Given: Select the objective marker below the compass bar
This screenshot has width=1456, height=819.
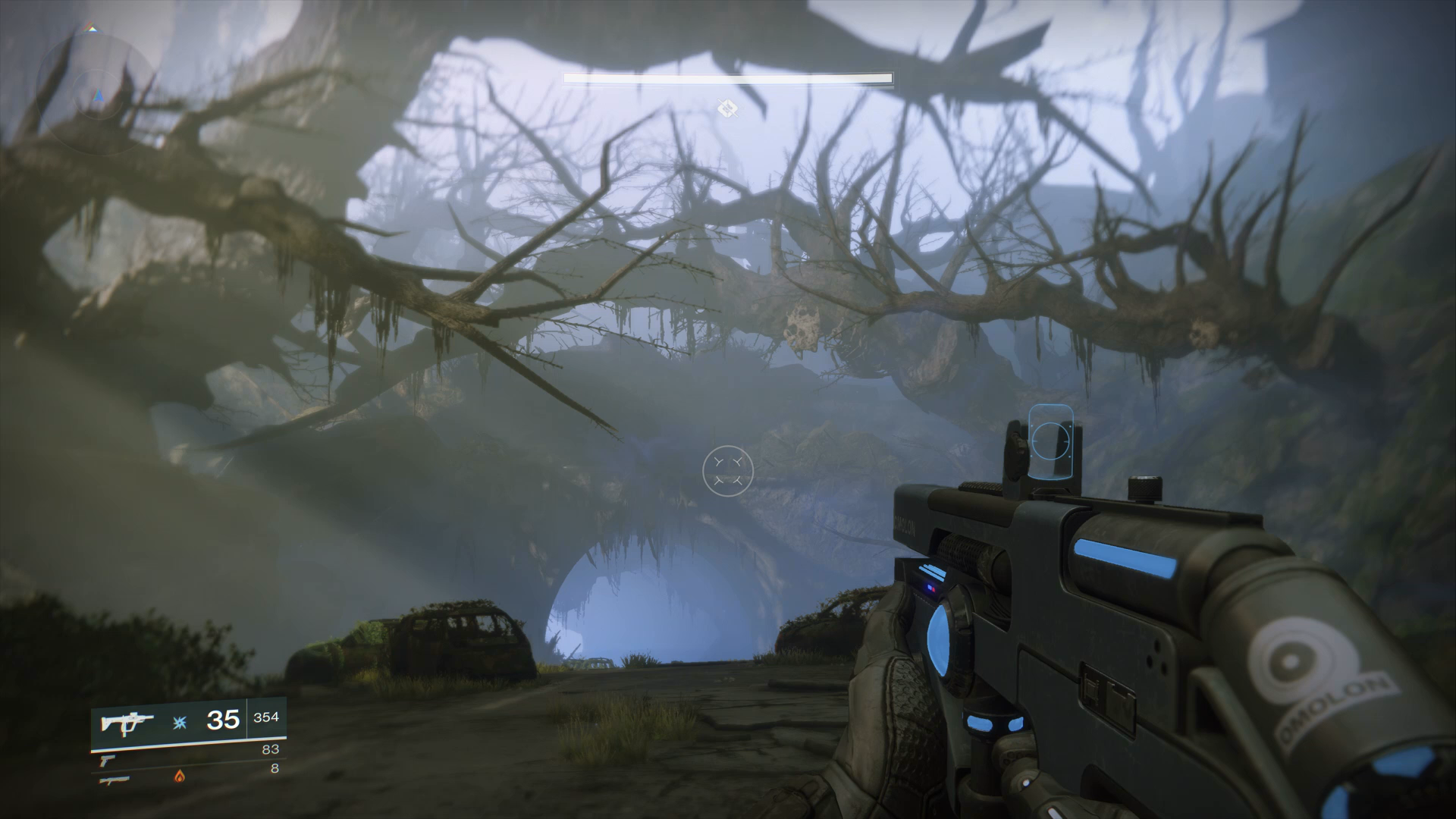Looking at the screenshot, I should click(727, 108).
